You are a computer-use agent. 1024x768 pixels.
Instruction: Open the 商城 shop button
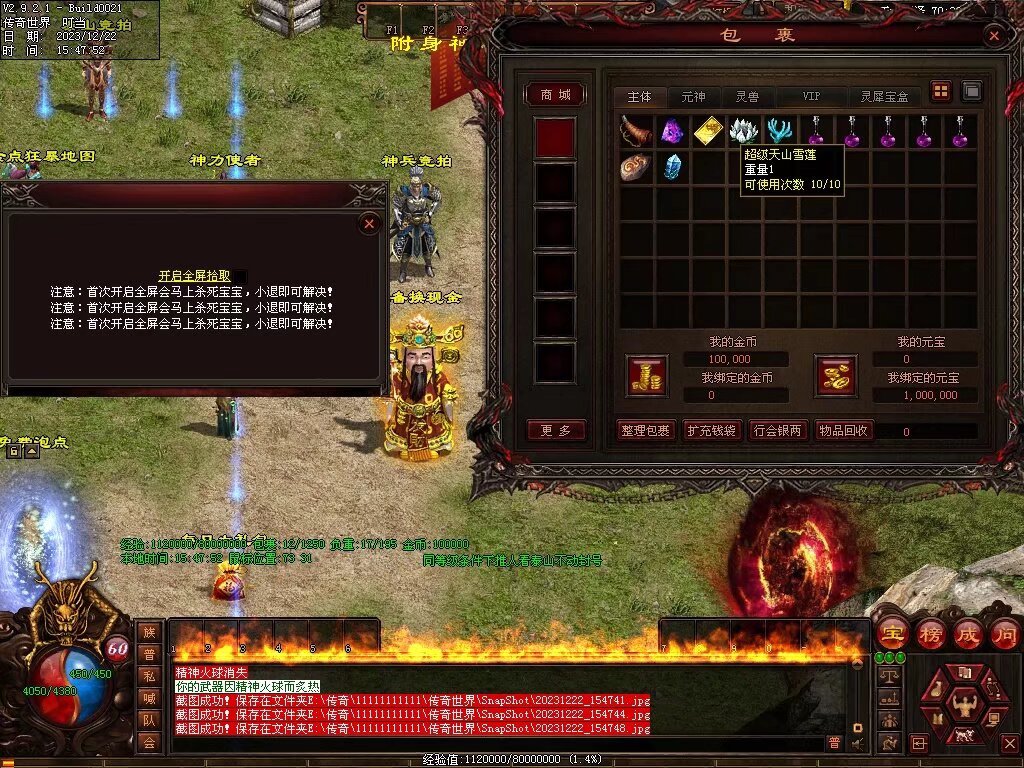[555, 94]
